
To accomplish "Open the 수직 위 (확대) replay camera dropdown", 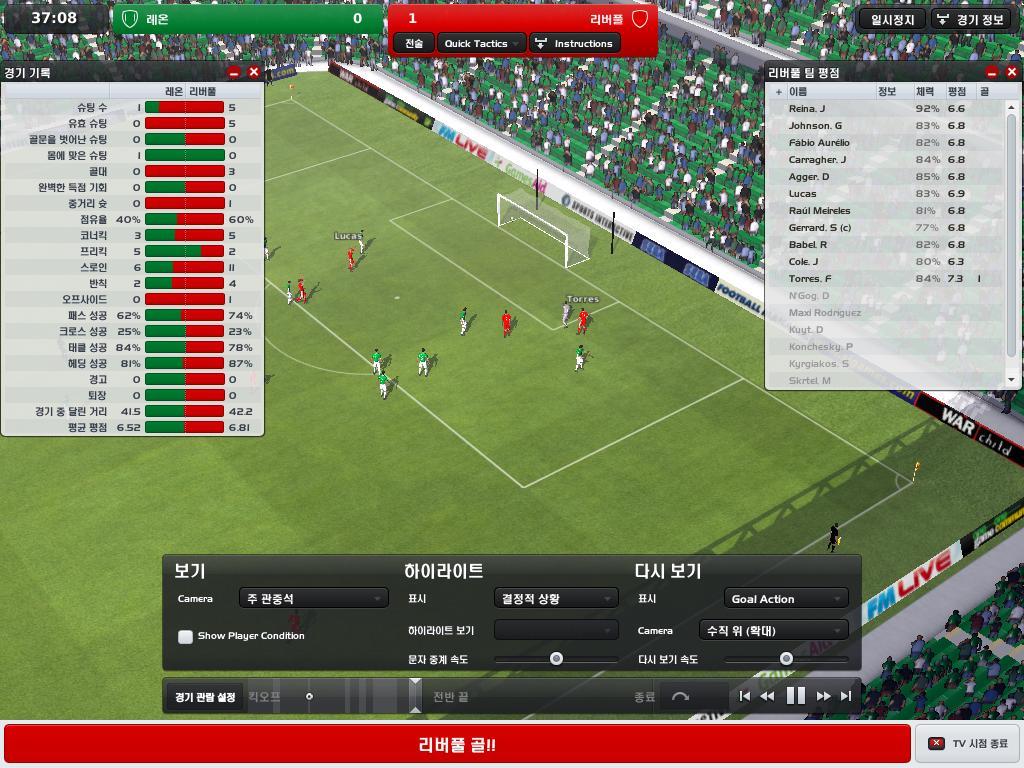I will pyautogui.click(x=773, y=630).
